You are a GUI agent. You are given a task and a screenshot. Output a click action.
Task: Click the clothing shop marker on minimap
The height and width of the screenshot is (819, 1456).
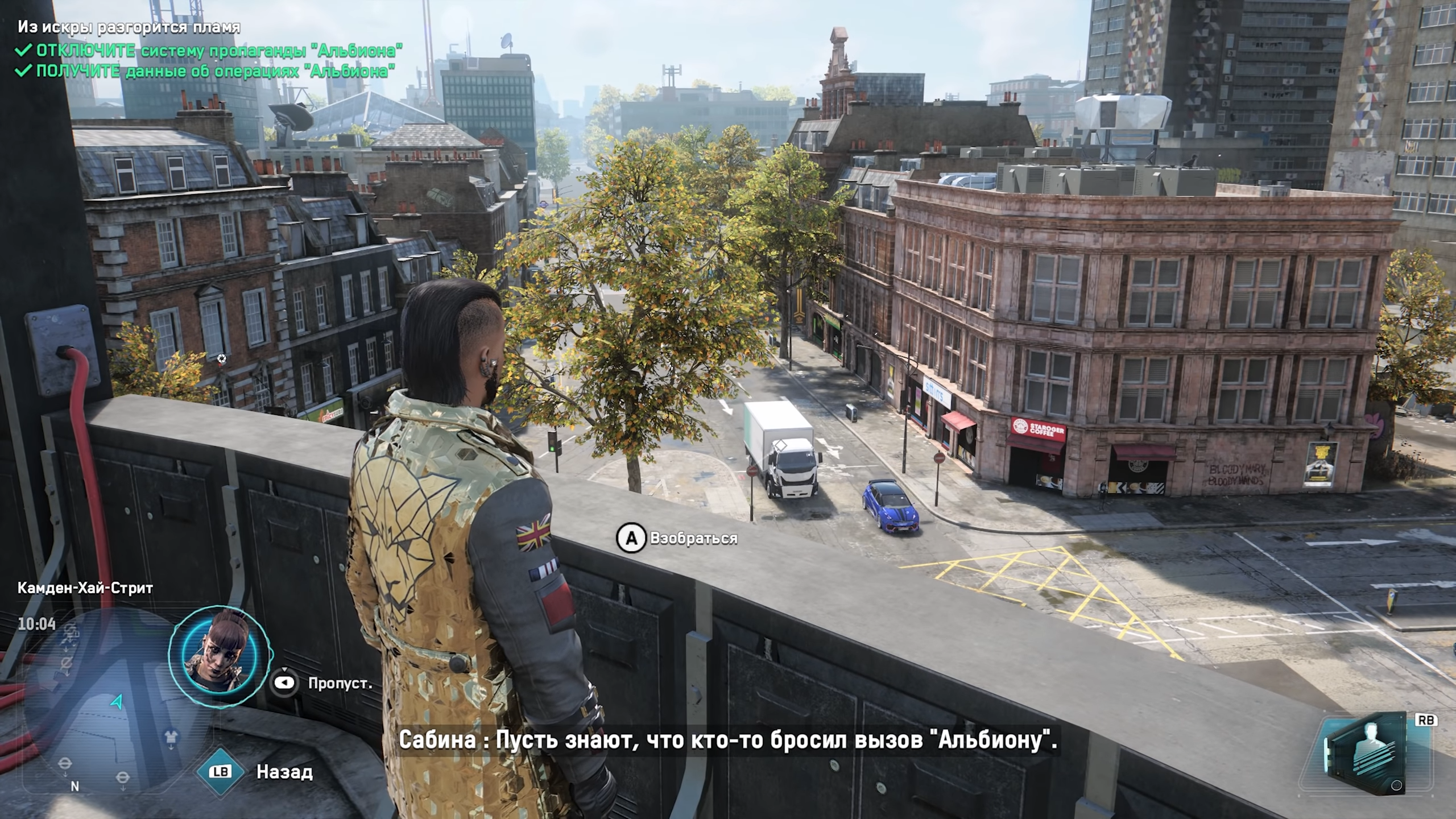pyautogui.click(x=171, y=738)
